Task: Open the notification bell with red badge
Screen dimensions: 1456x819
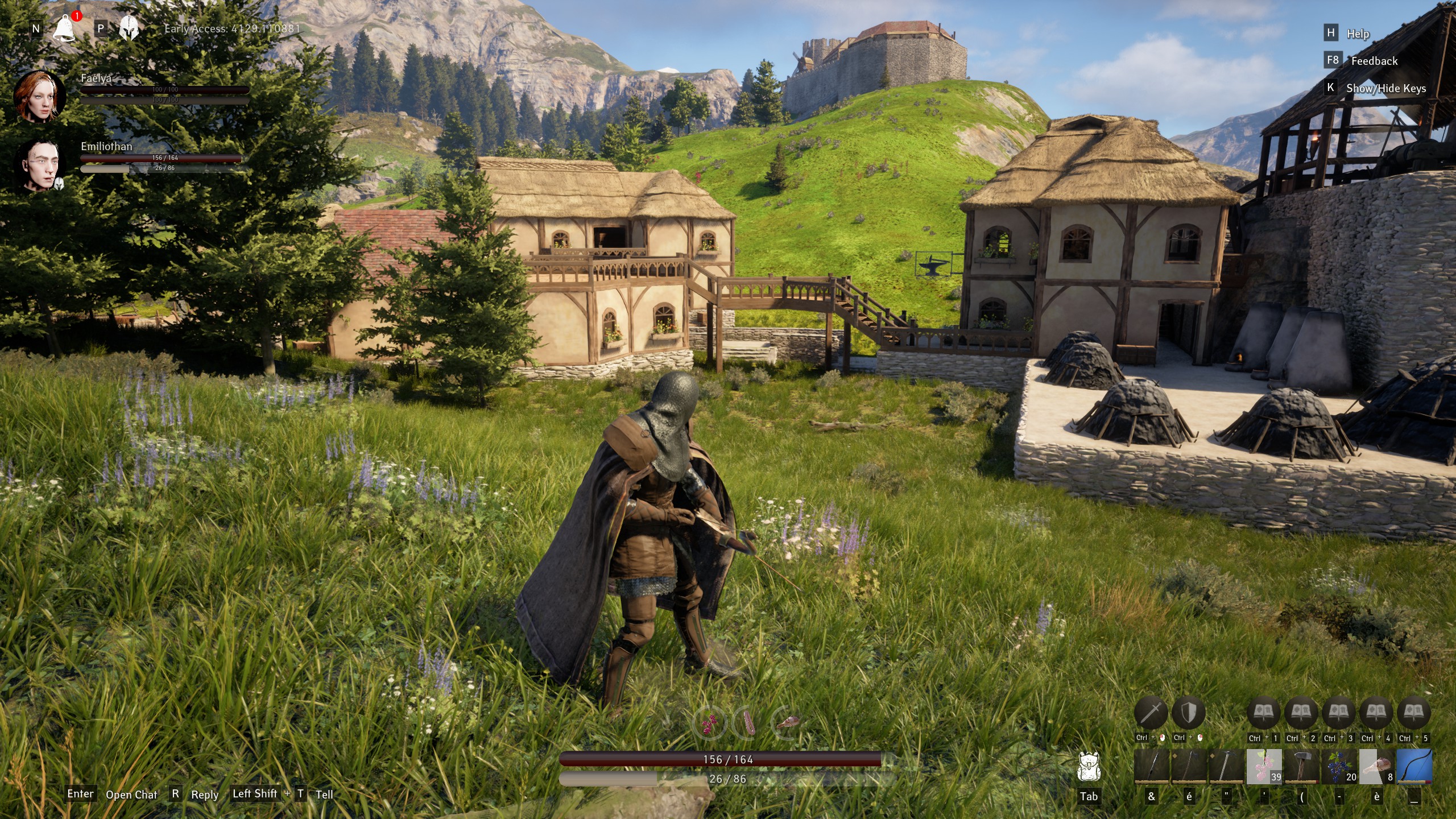Action: pos(64,28)
